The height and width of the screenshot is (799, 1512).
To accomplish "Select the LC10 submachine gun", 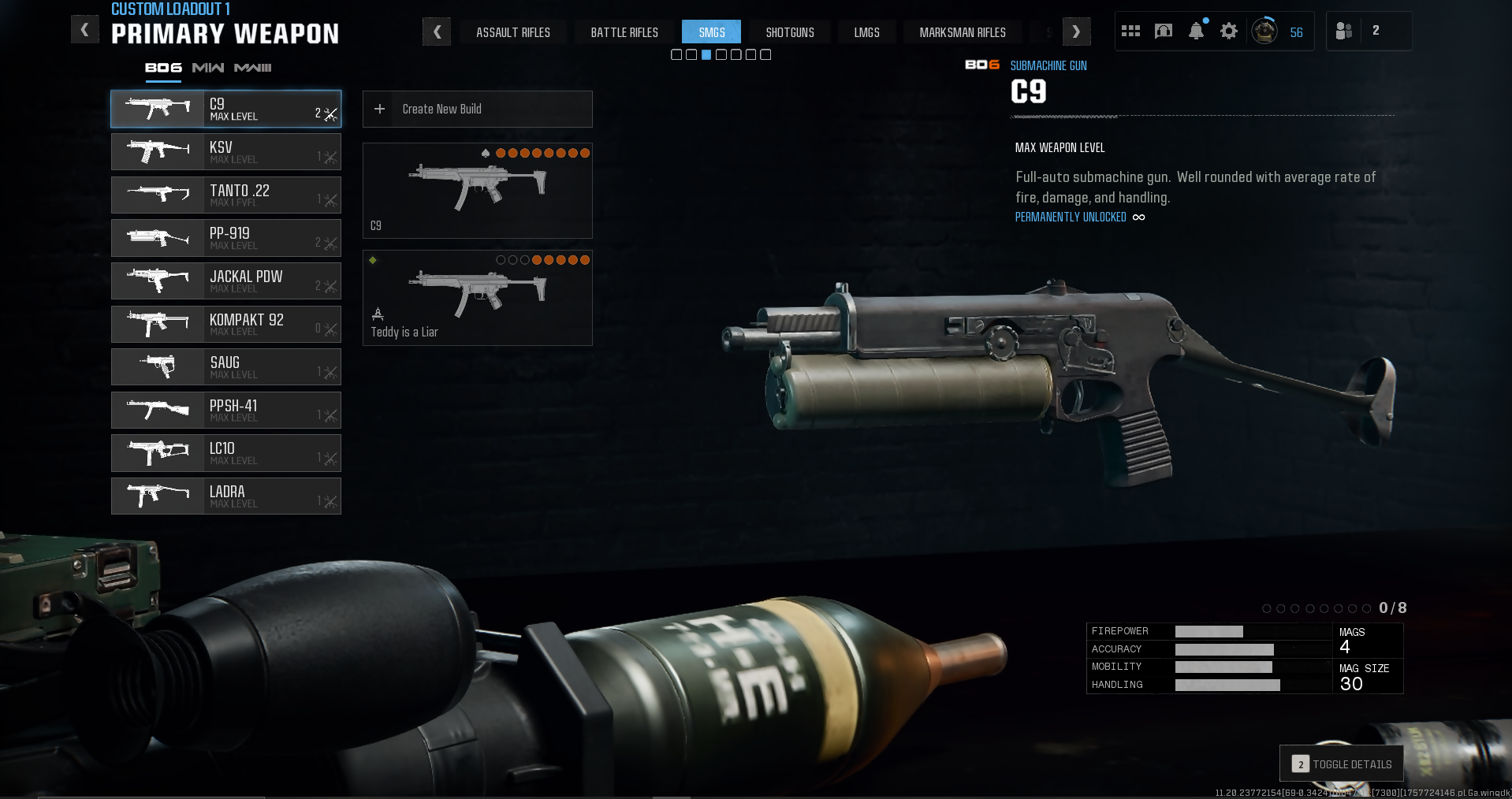I will [x=225, y=453].
